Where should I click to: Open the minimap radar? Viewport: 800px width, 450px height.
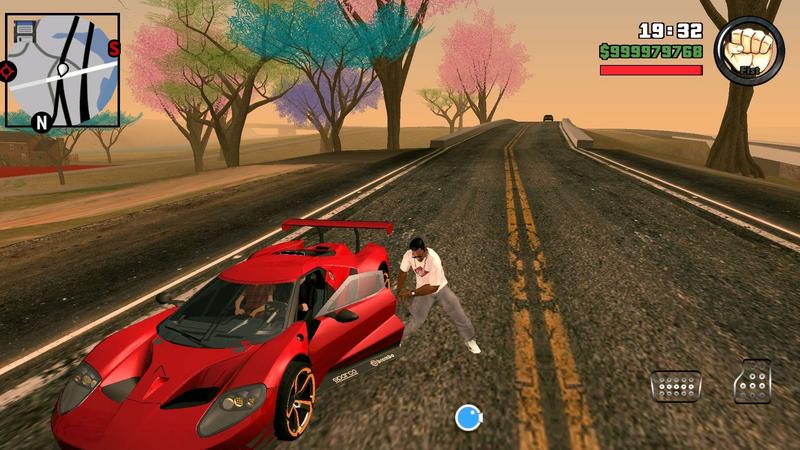click(62, 72)
